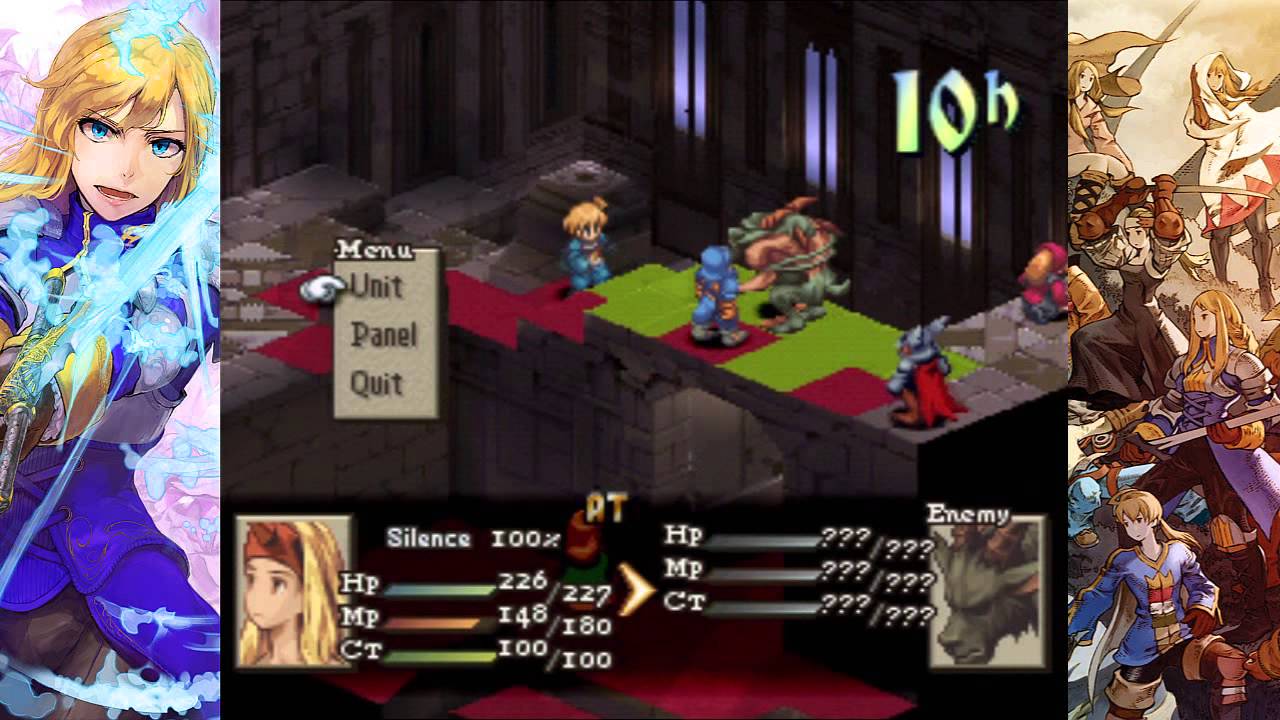Select Quit in the menu

[377, 383]
